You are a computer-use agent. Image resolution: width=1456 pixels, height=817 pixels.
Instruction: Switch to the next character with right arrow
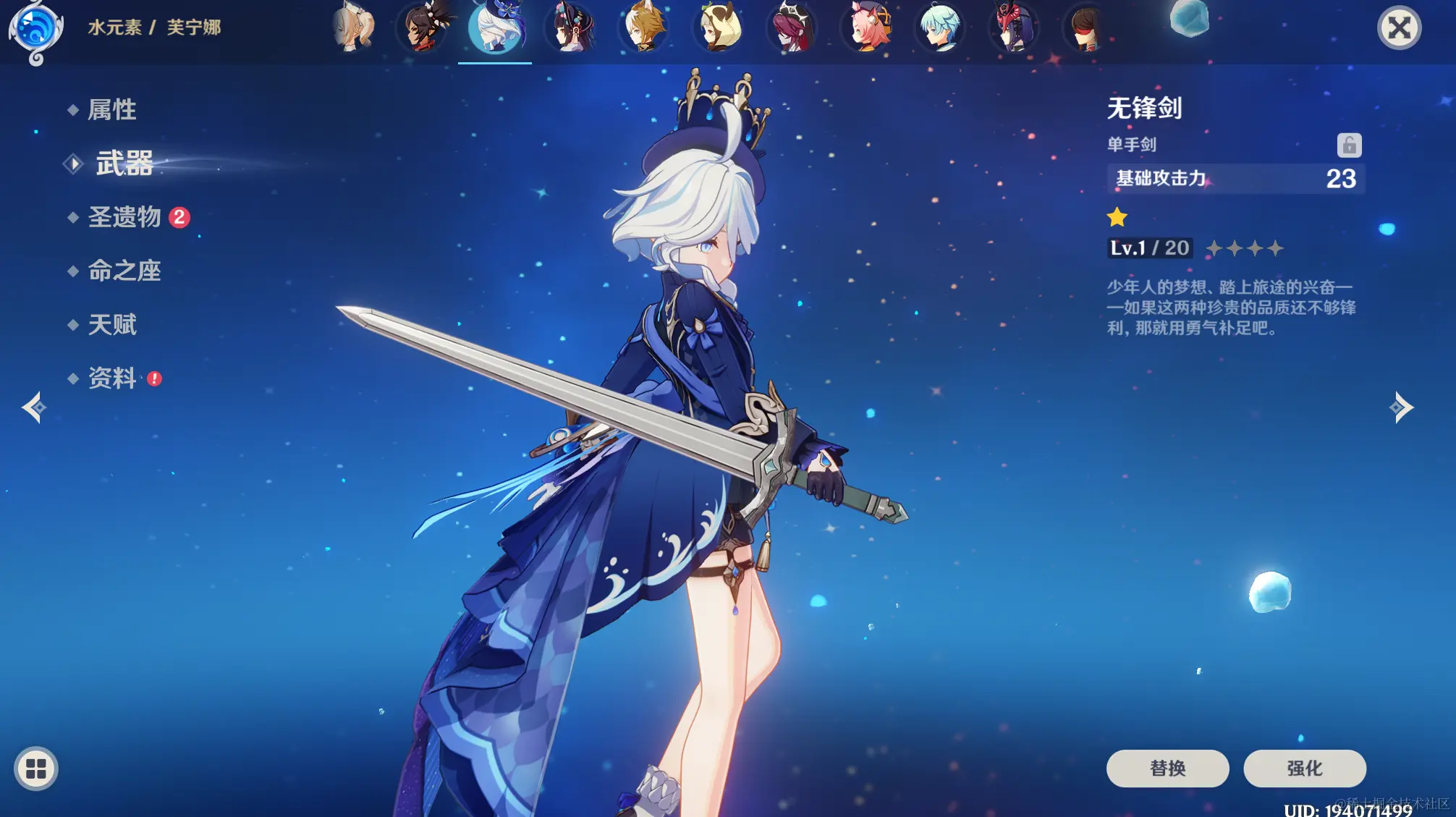[1402, 407]
